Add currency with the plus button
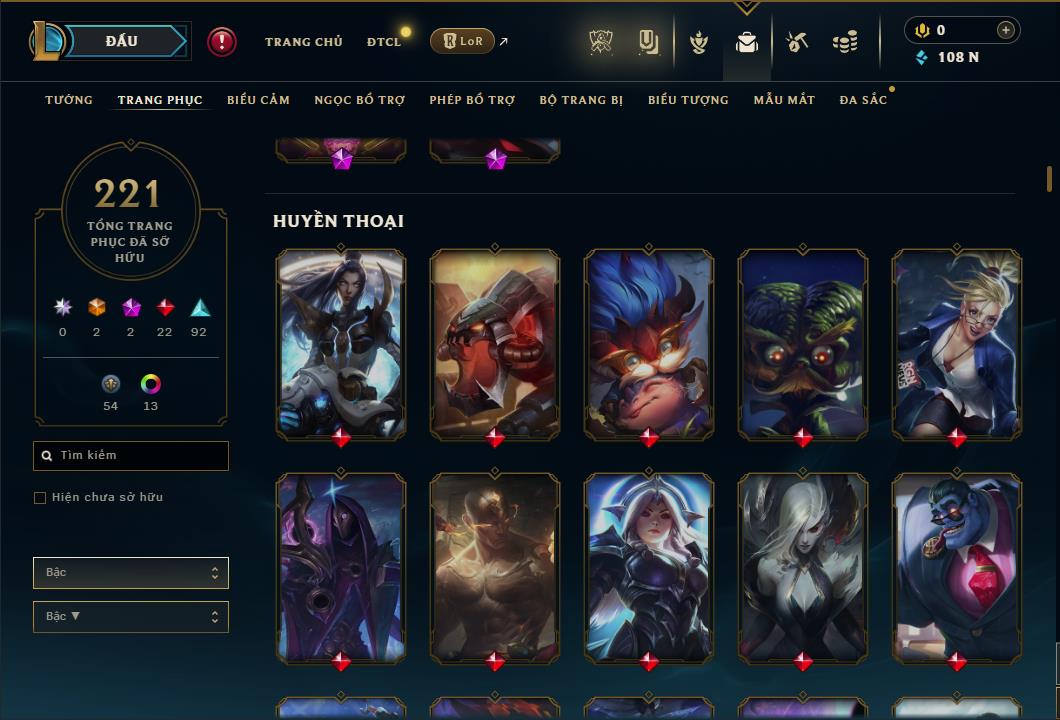This screenshot has width=1060, height=720. point(1005,30)
